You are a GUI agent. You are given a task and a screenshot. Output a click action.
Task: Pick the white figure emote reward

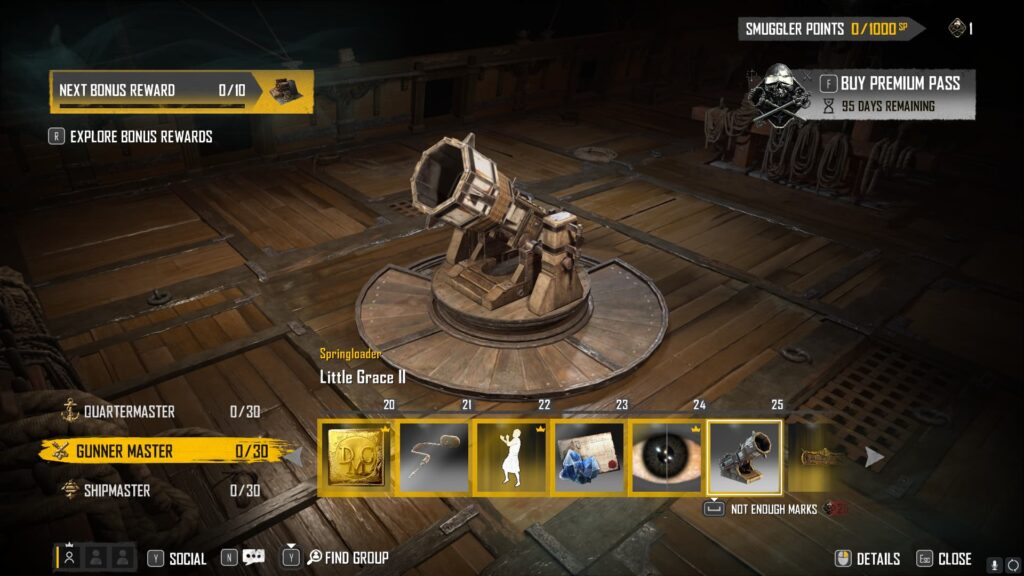coord(511,457)
